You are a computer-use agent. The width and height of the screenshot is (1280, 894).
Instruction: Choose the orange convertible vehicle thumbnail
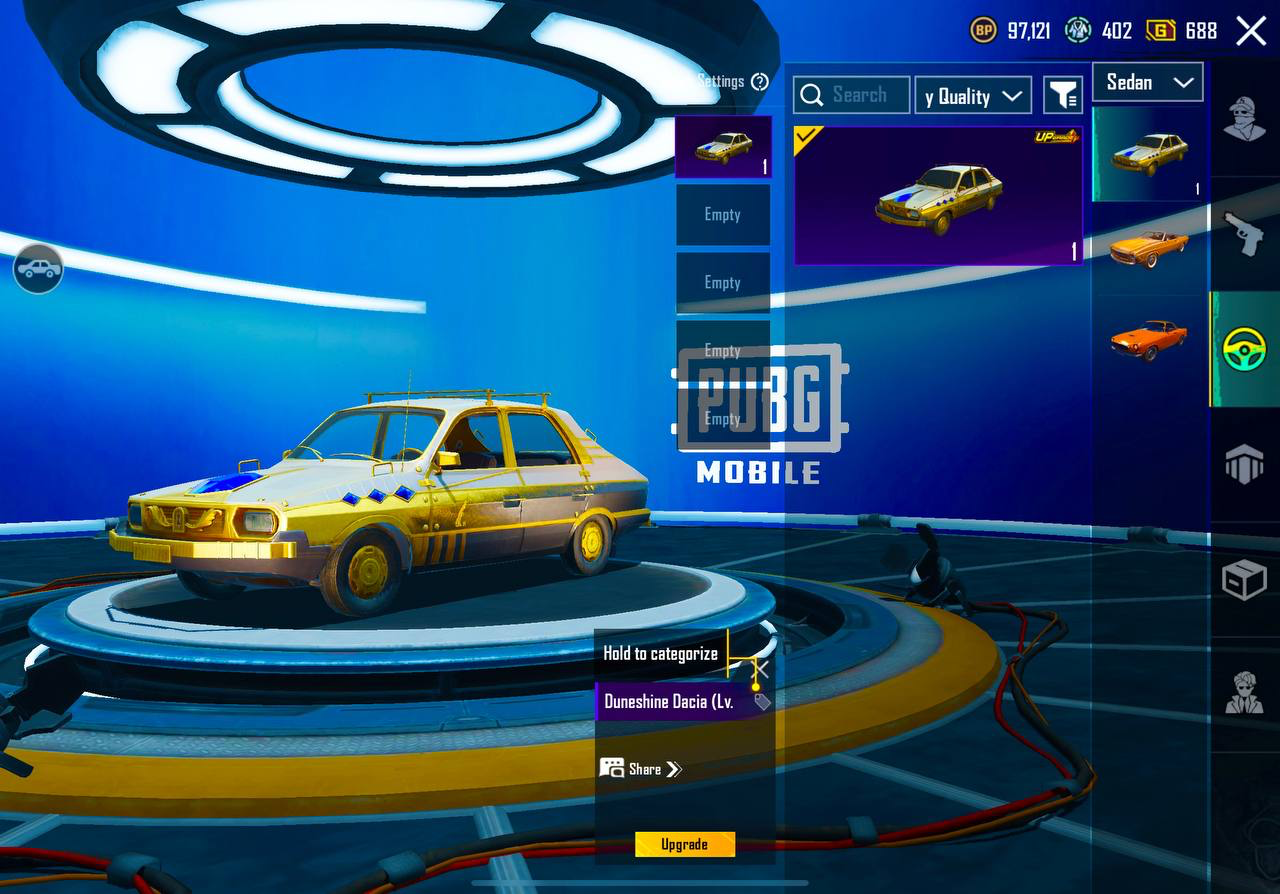[x=1148, y=247]
